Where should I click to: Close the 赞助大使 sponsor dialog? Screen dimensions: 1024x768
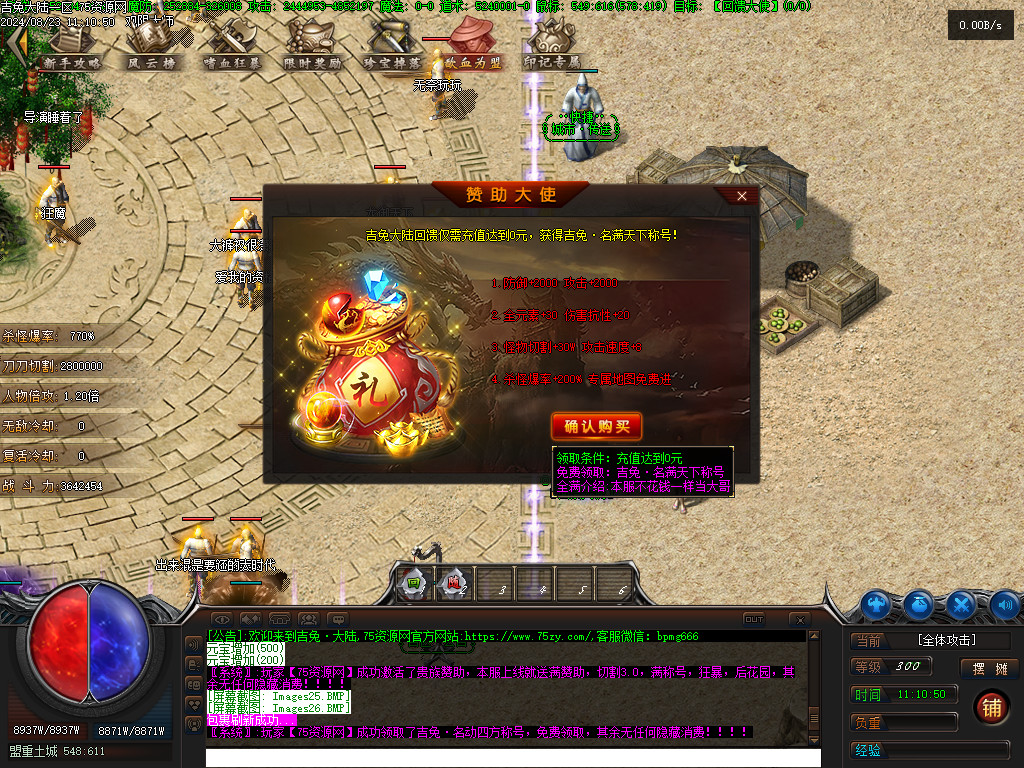pyautogui.click(x=741, y=196)
